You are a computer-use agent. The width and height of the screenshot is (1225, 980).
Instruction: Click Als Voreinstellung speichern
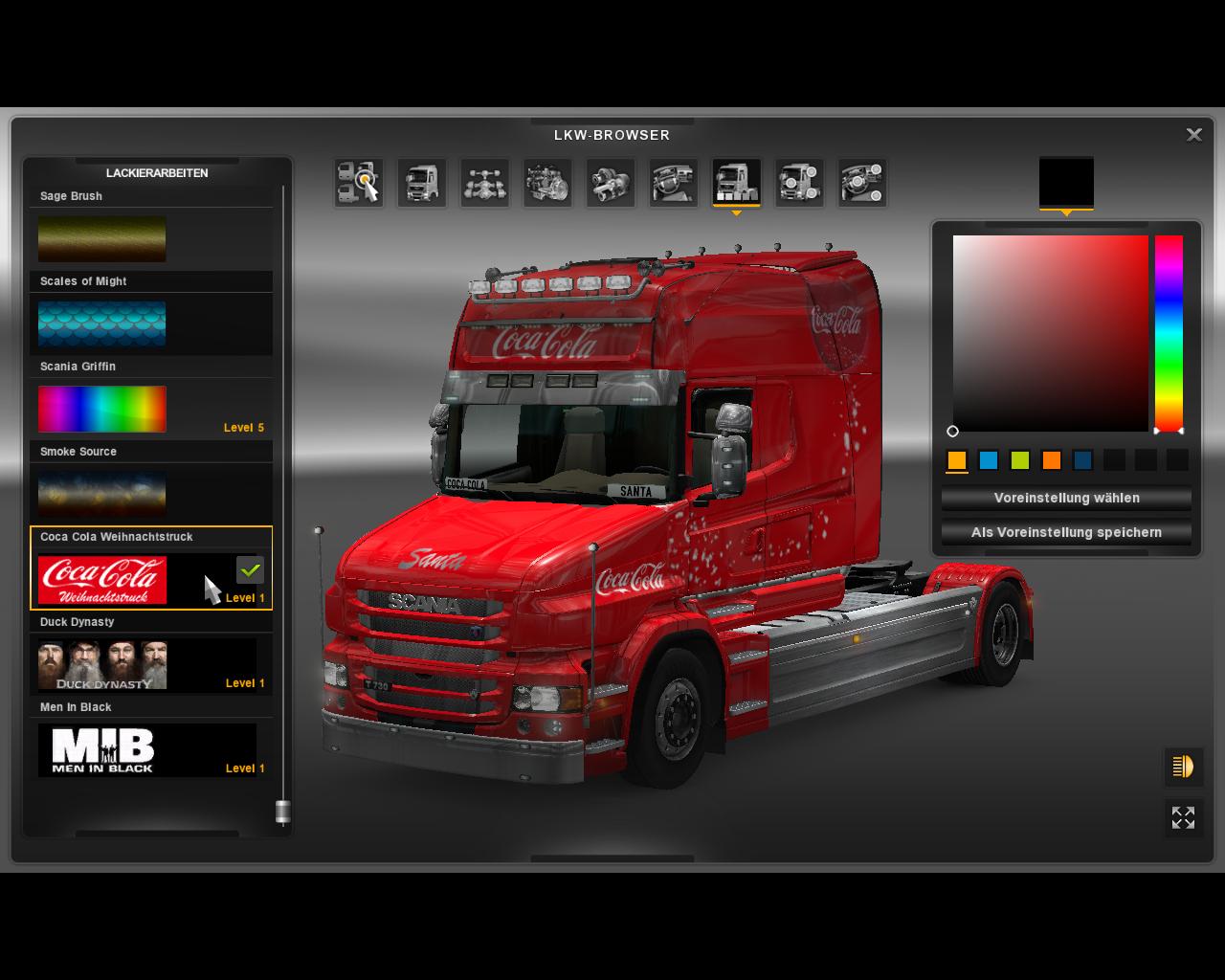1066,532
